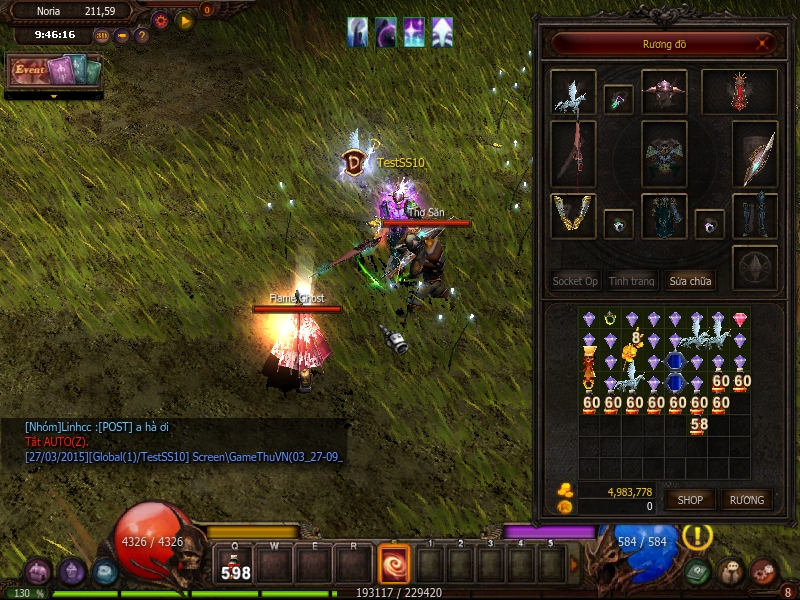
Task: Open the Event cards panel
Action: tap(55, 71)
